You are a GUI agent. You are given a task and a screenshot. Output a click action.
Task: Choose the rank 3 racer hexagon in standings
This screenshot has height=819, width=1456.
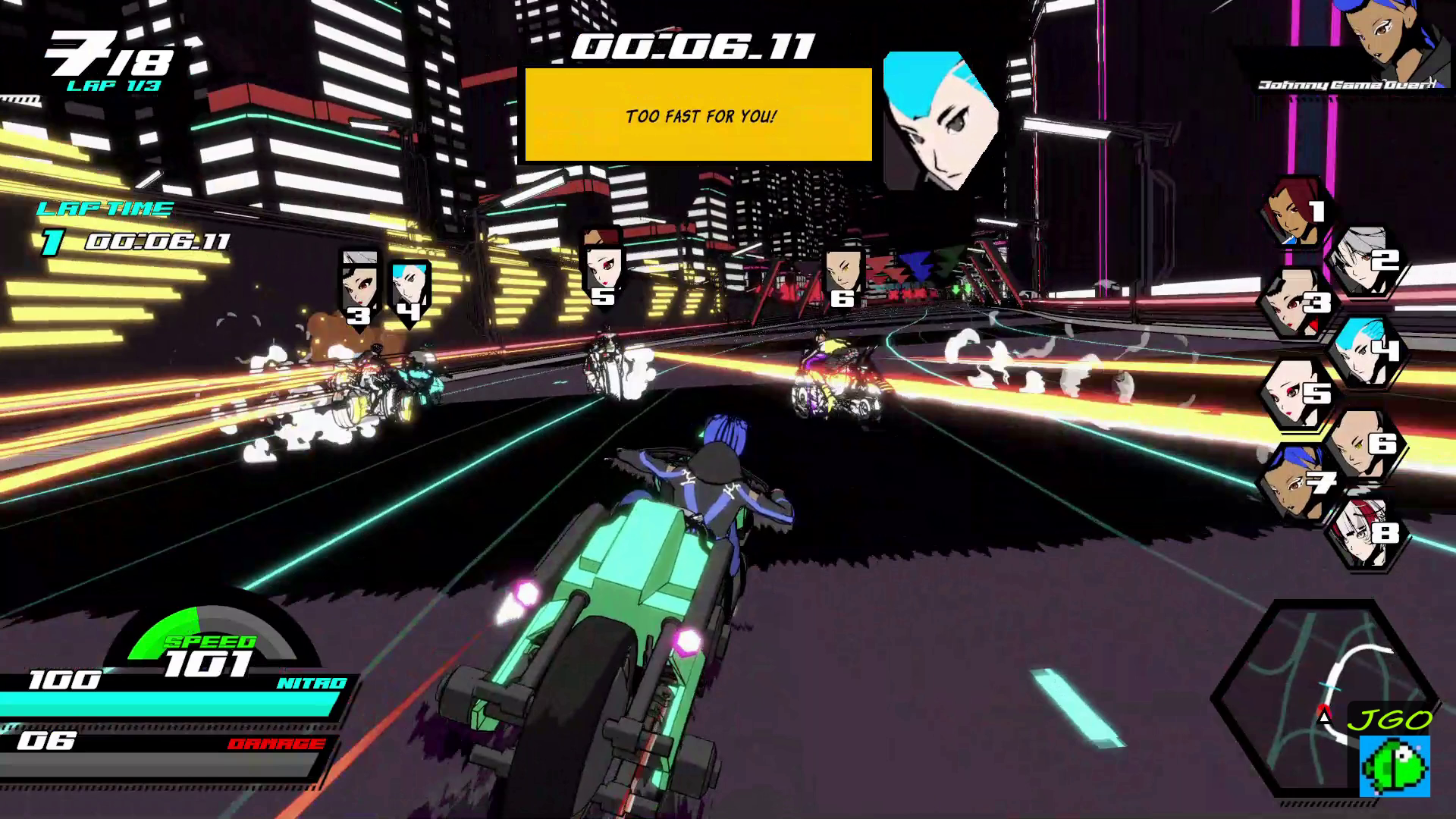click(1295, 303)
